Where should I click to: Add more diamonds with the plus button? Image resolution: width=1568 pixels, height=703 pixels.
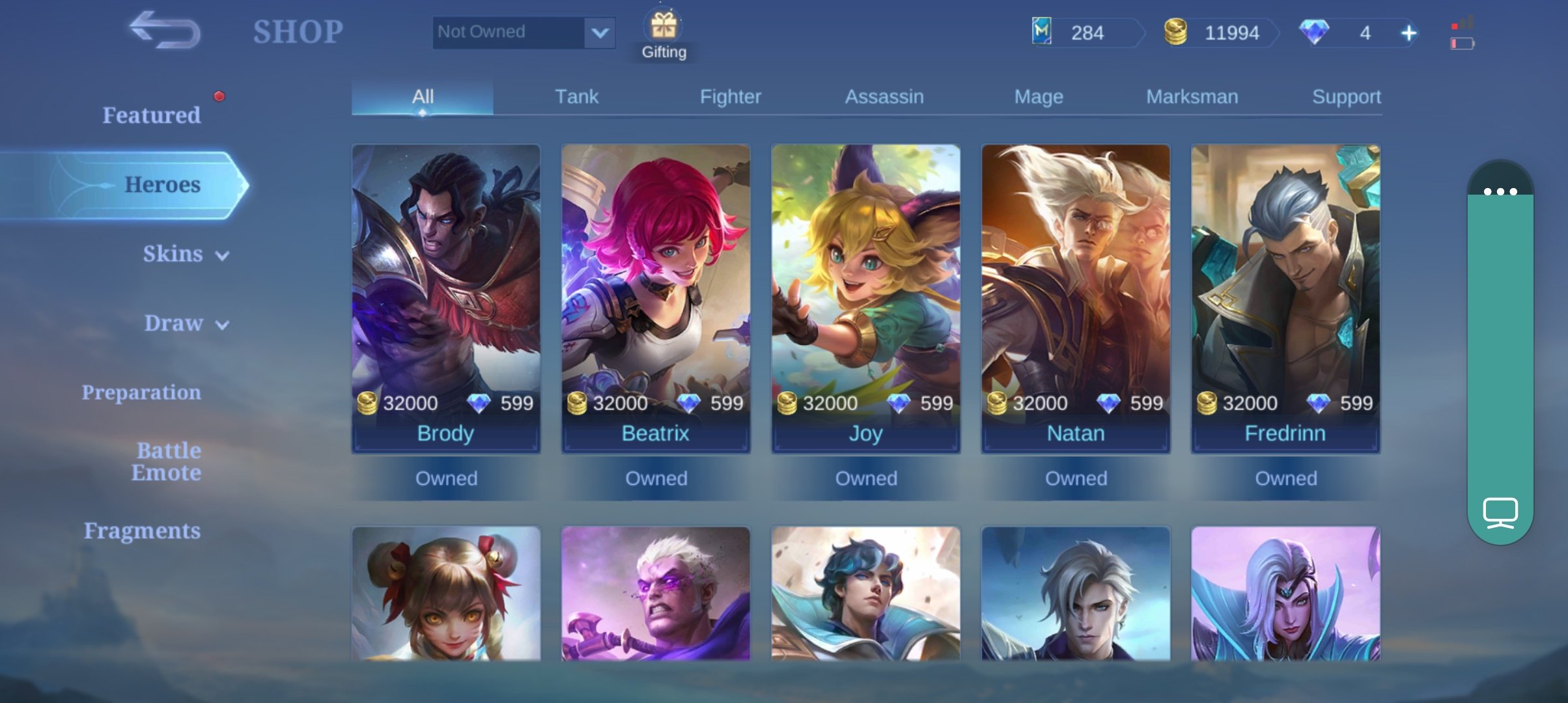coord(1408,33)
